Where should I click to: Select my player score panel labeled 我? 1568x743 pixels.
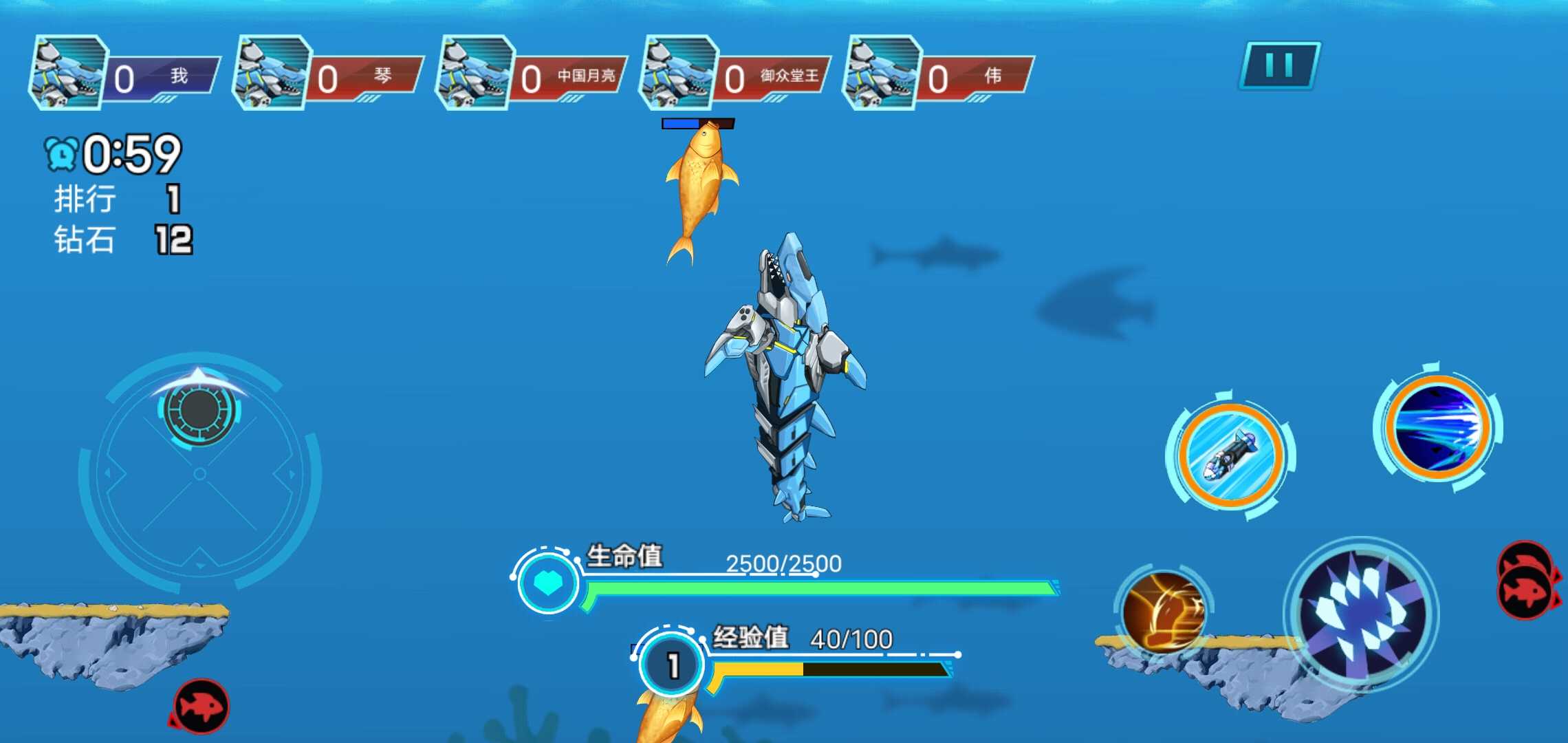124,74
